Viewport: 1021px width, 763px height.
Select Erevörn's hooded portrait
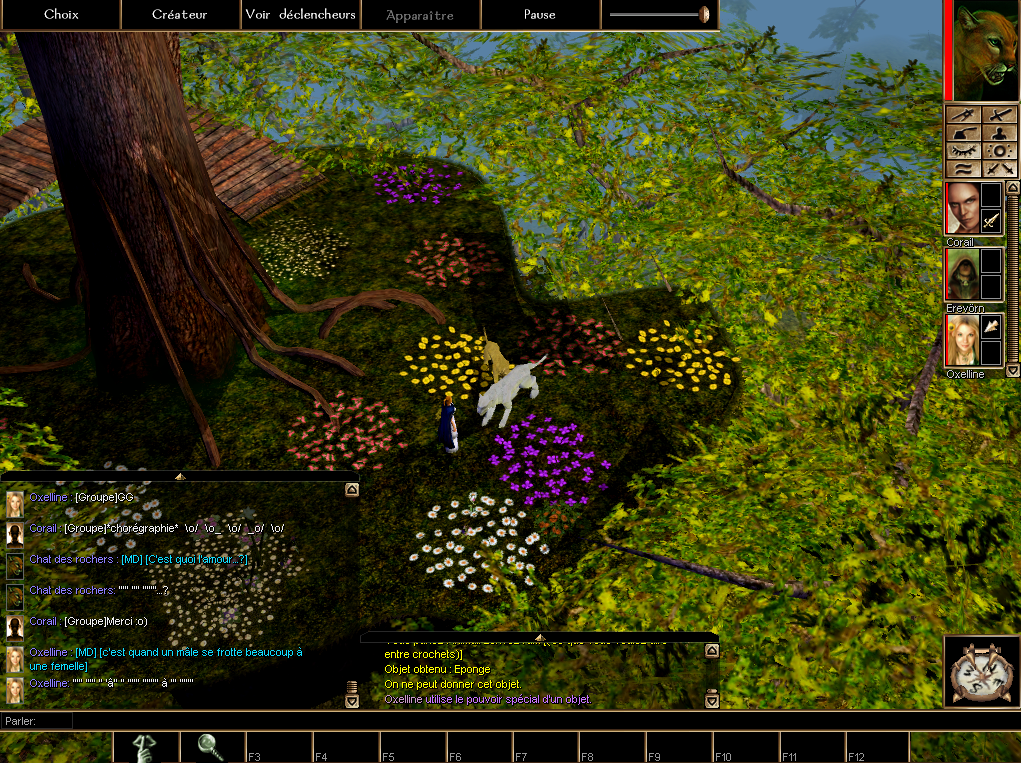pos(961,274)
